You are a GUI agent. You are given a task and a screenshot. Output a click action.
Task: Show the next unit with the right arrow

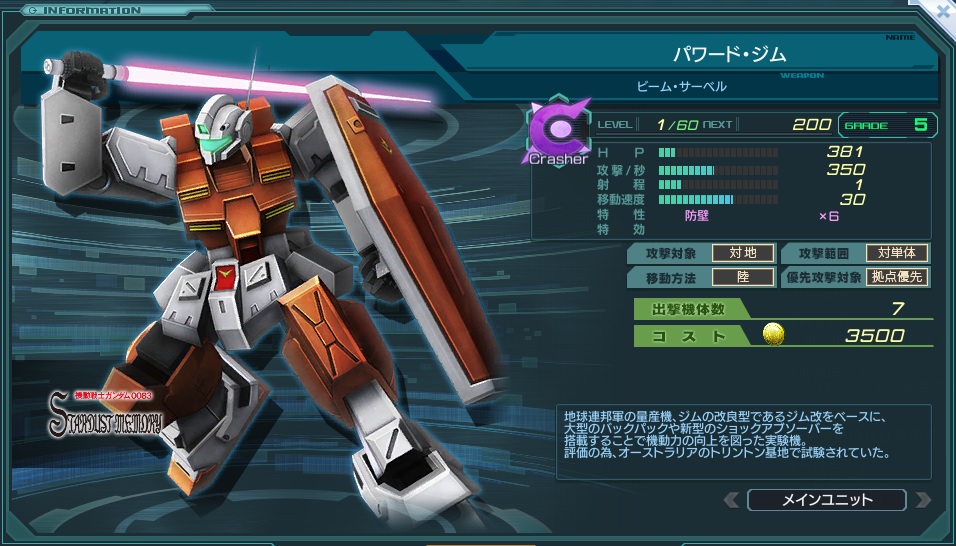[922, 500]
